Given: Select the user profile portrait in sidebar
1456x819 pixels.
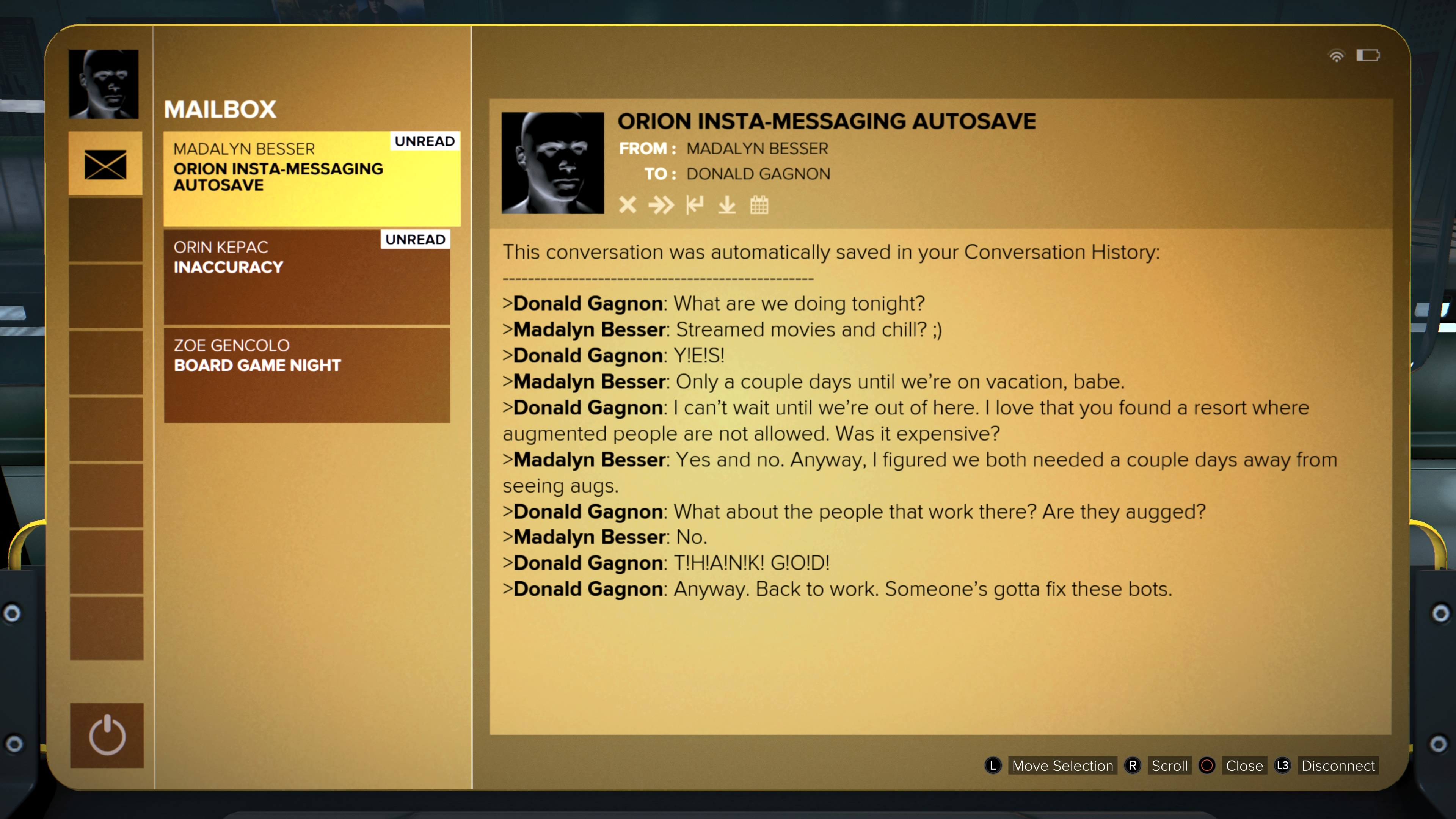Looking at the screenshot, I should coord(104,84).
